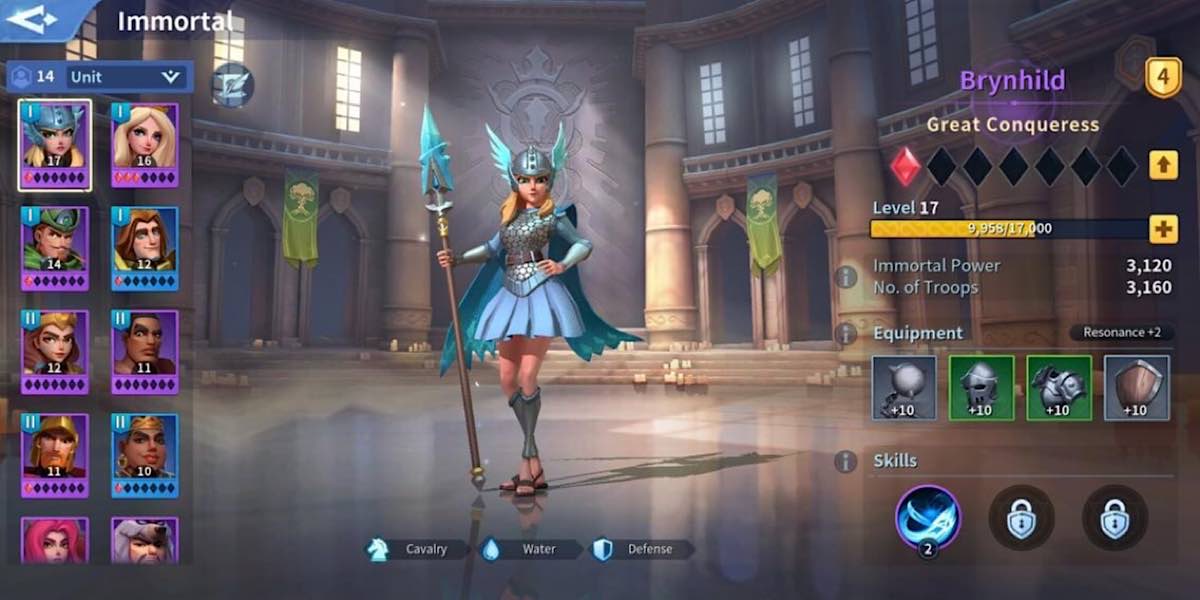The image size is (1200, 600).
Task: Select the wooden shield equipment slot
Action: pos(1137,388)
